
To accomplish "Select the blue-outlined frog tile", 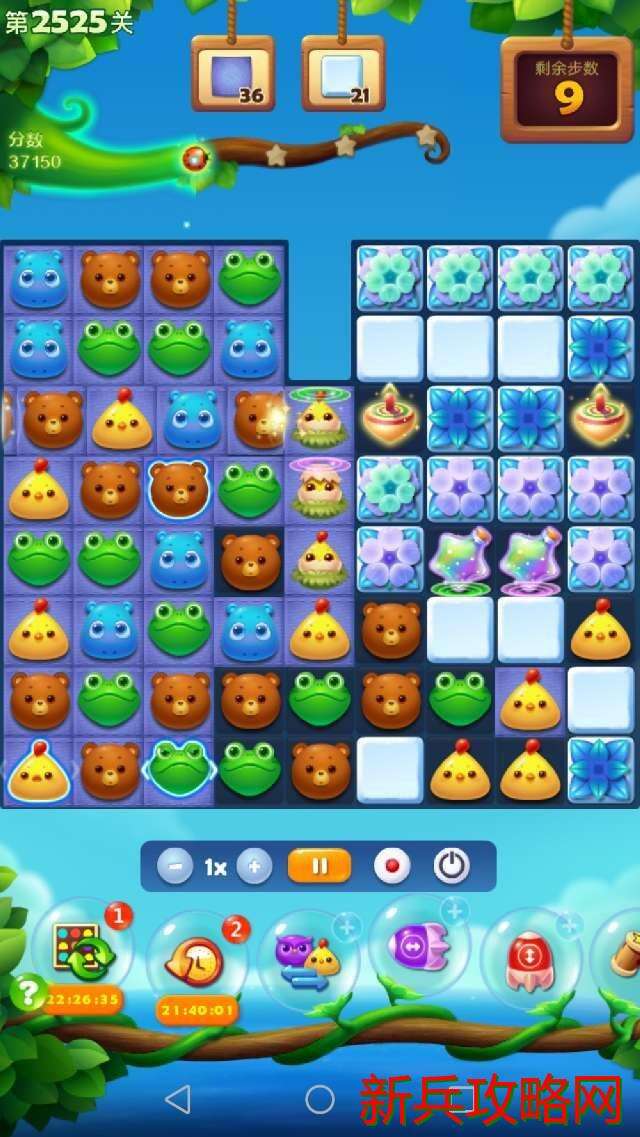I will click(179, 768).
